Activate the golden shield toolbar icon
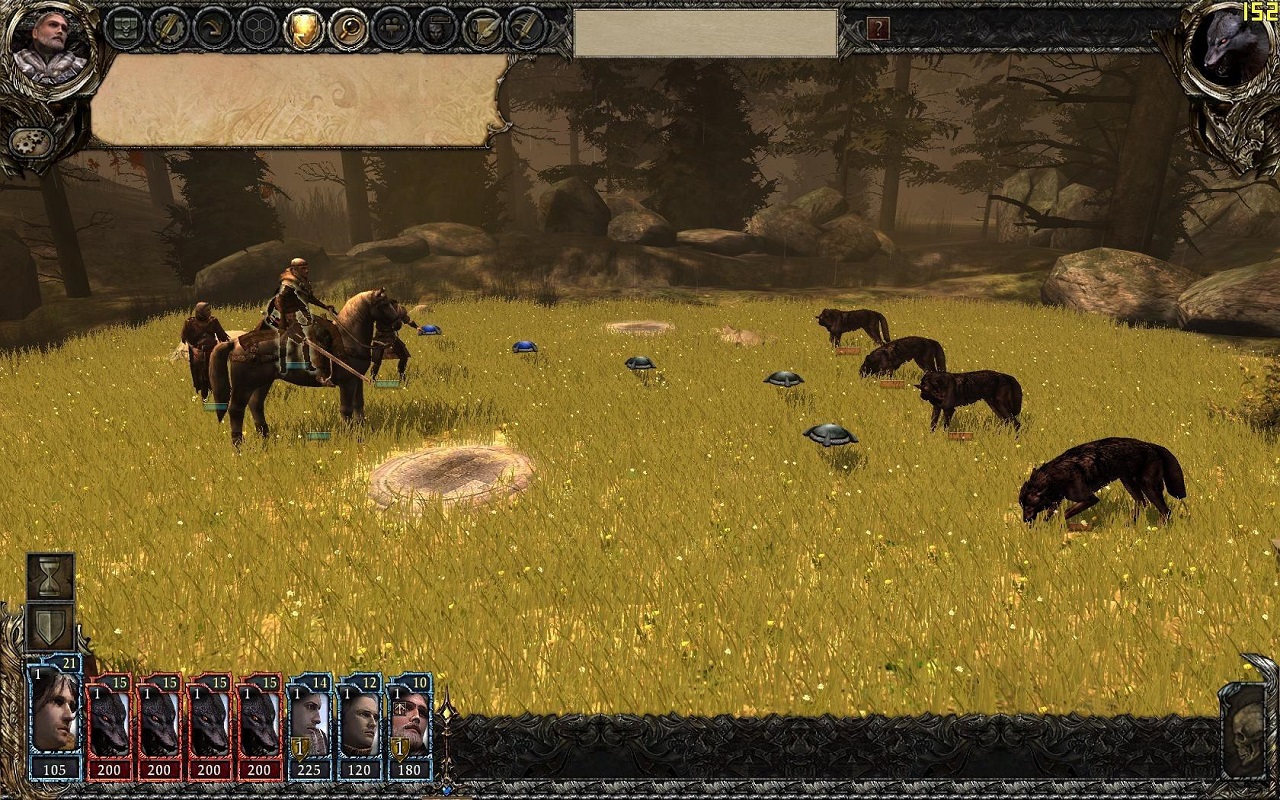This screenshot has height=800, width=1280. (x=304, y=28)
